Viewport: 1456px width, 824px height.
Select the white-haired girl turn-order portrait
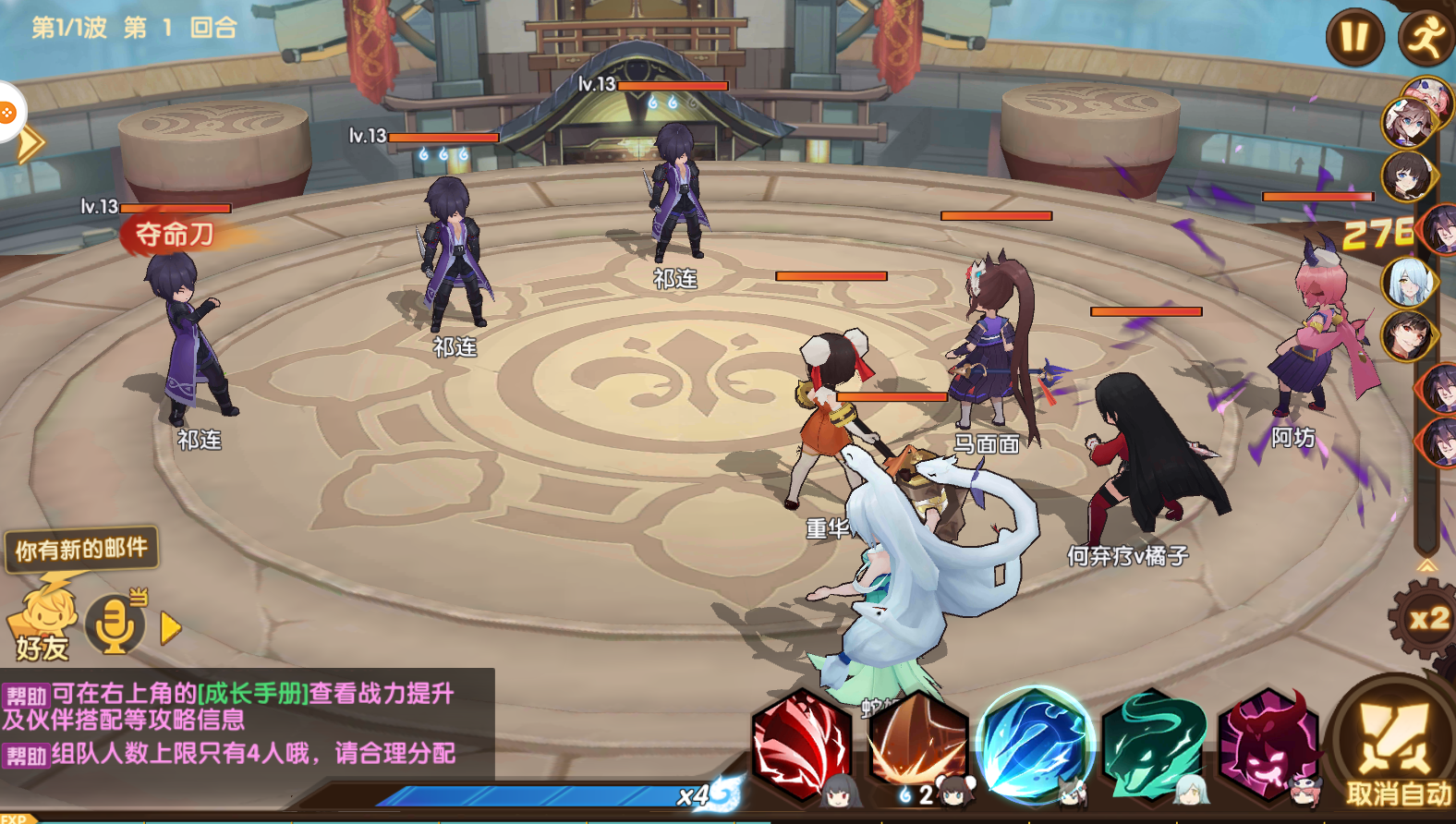coord(1407,282)
